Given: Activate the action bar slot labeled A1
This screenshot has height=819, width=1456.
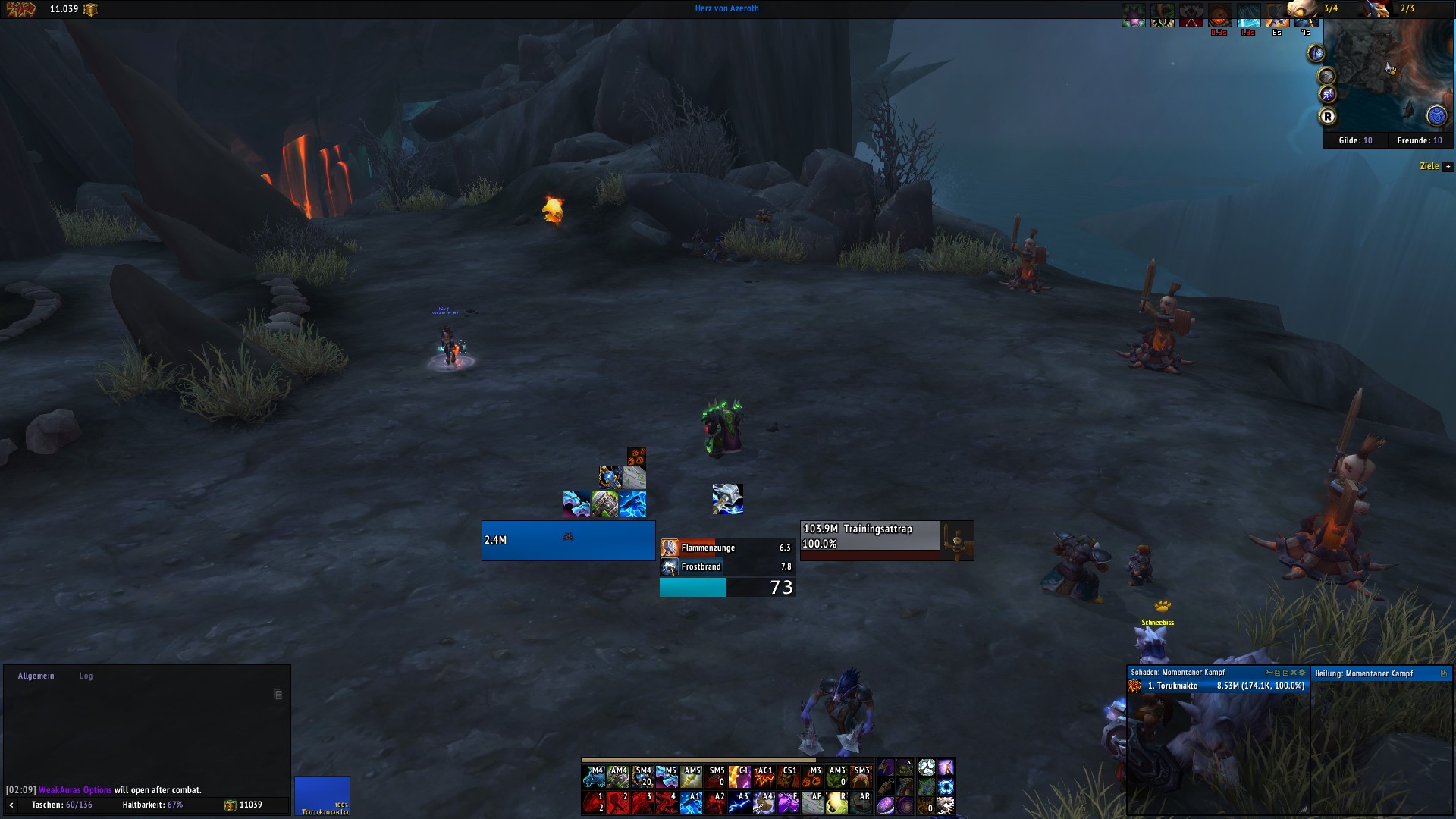Looking at the screenshot, I should click(691, 802).
